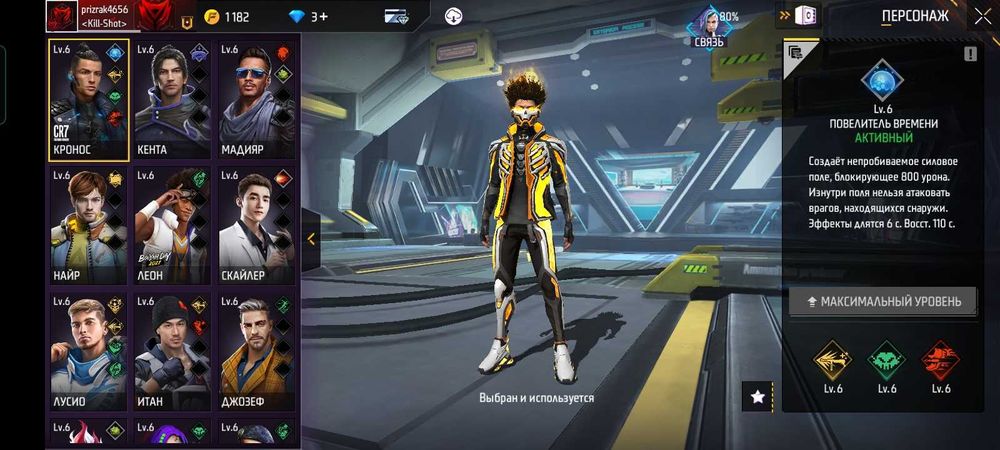Click the Максимальный уровень button
1000x450 pixels.
click(883, 301)
